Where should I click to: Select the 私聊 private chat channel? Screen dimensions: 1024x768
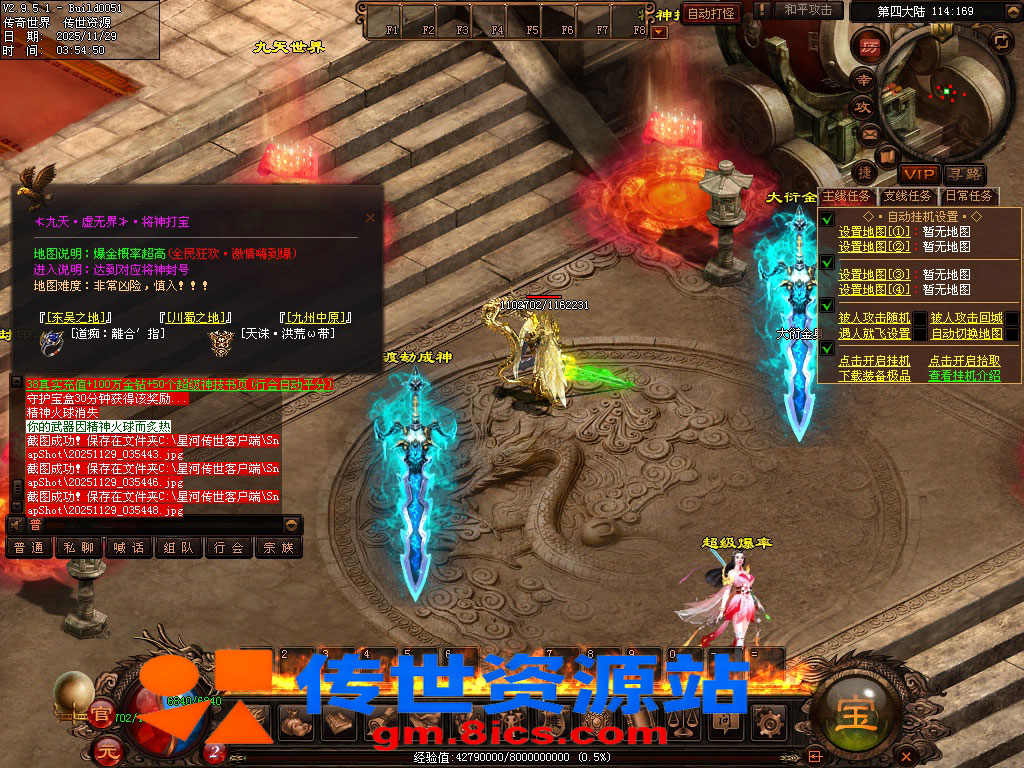pos(79,547)
